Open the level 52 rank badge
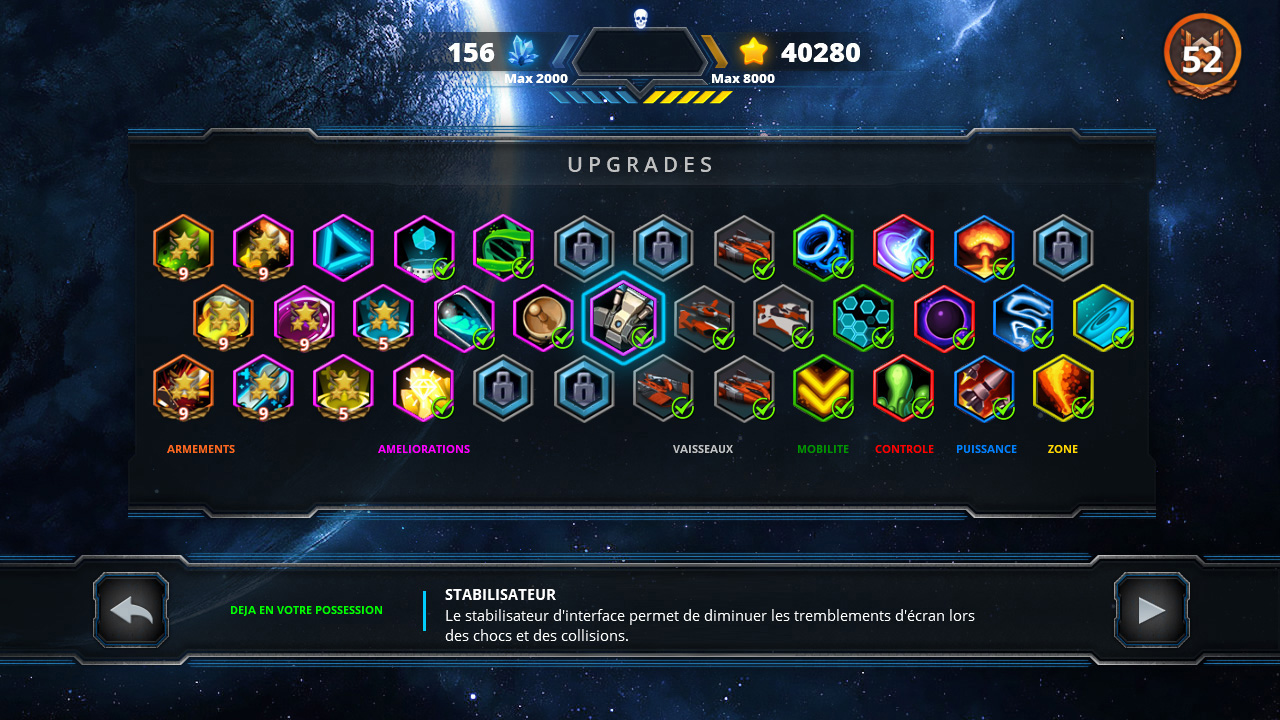Image resolution: width=1280 pixels, height=720 pixels. tap(1202, 57)
